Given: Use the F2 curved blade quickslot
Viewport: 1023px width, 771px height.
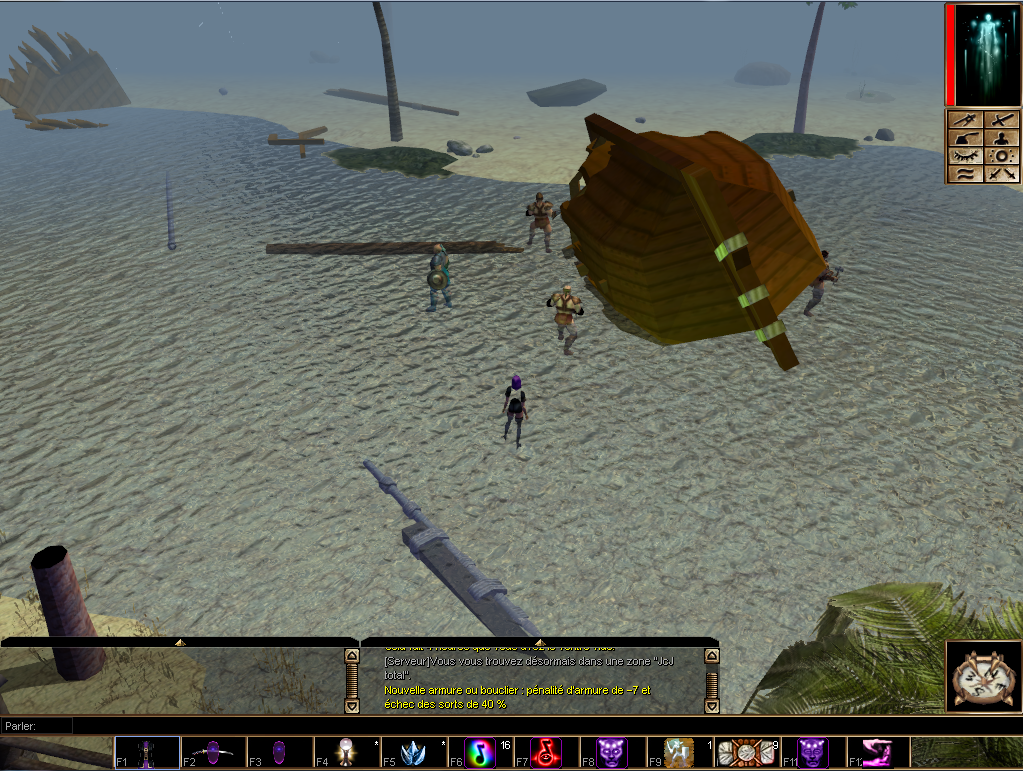Looking at the screenshot, I should 213,752.
